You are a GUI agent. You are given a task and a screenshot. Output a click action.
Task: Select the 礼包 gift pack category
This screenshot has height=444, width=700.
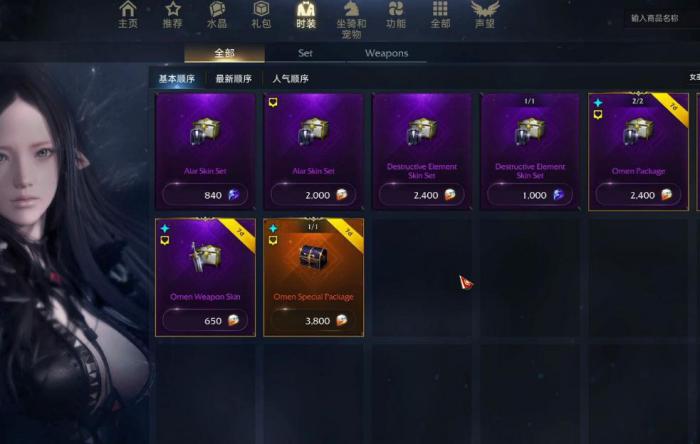click(x=261, y=14)
